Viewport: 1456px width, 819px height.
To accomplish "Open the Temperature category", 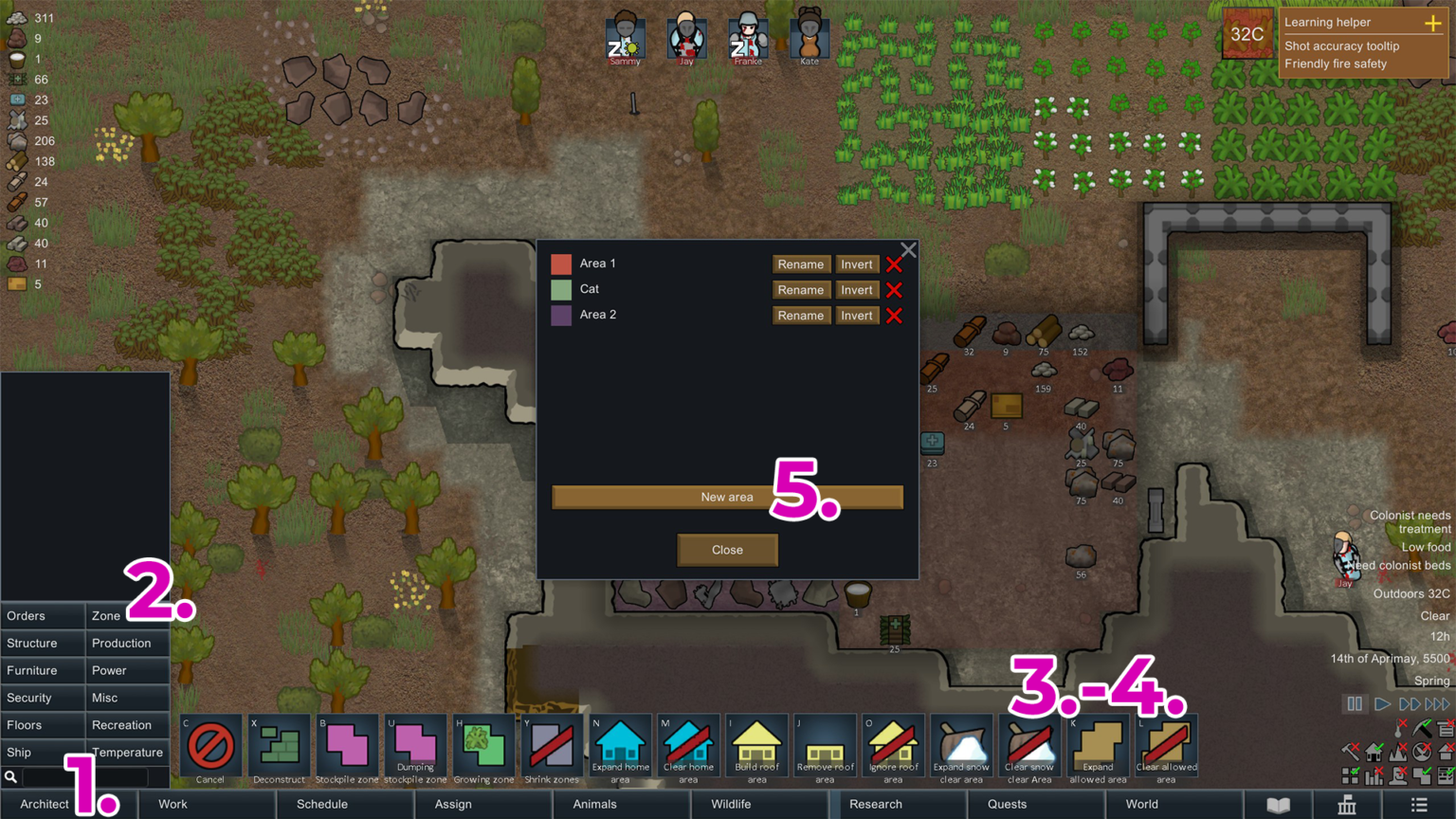I will click(x=127, y=753).
